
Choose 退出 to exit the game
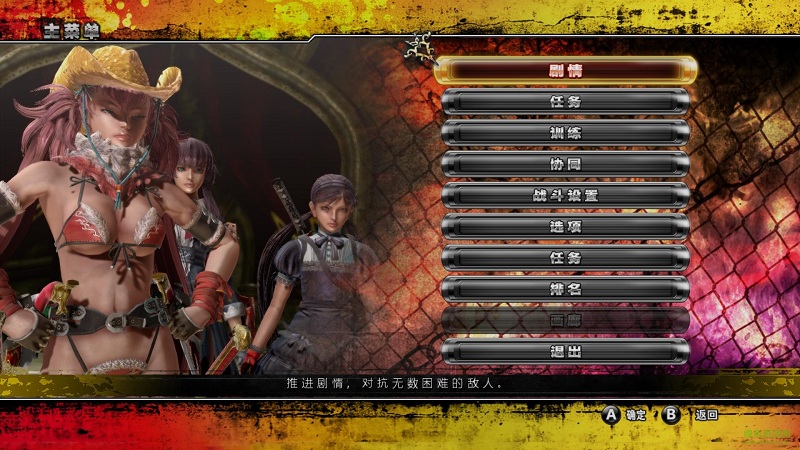(566, 351)
